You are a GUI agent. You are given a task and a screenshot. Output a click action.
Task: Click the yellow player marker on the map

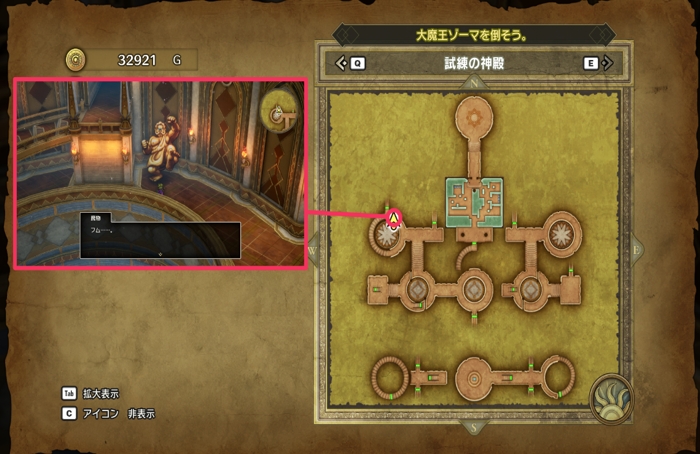(394, 217)
